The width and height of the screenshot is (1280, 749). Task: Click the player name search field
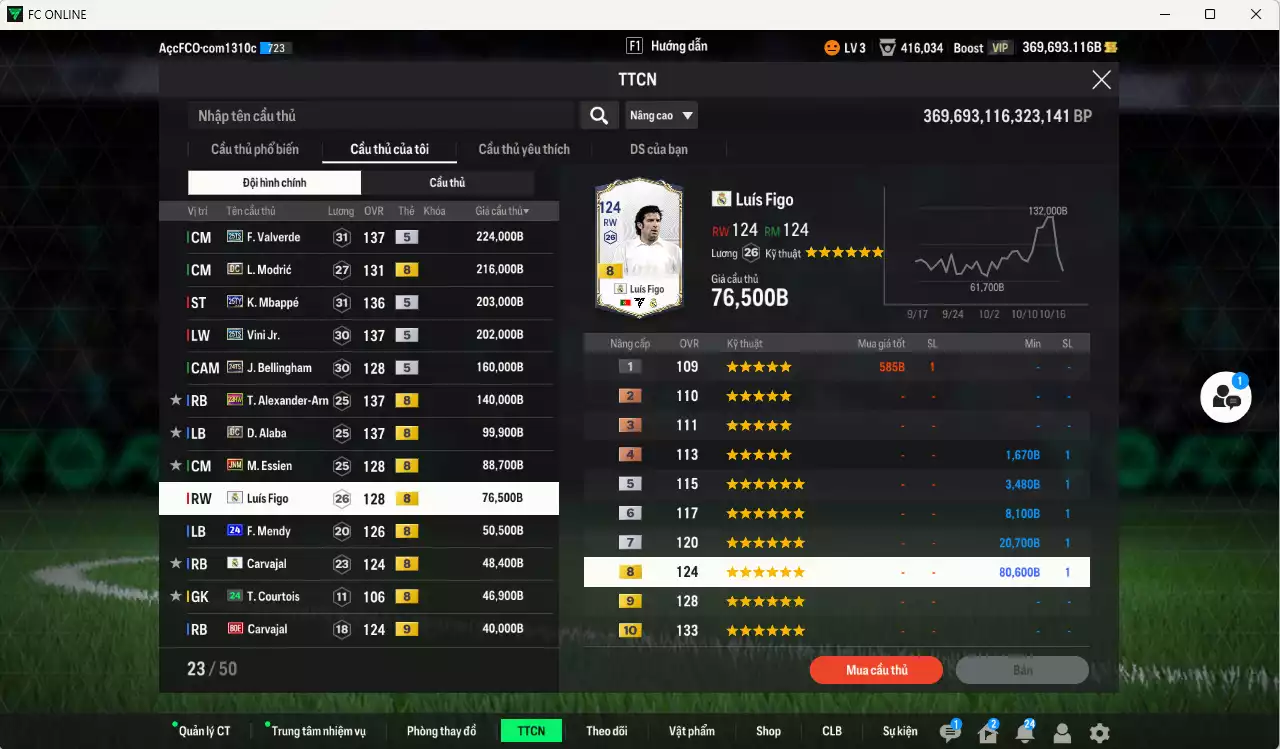(380, 116)
